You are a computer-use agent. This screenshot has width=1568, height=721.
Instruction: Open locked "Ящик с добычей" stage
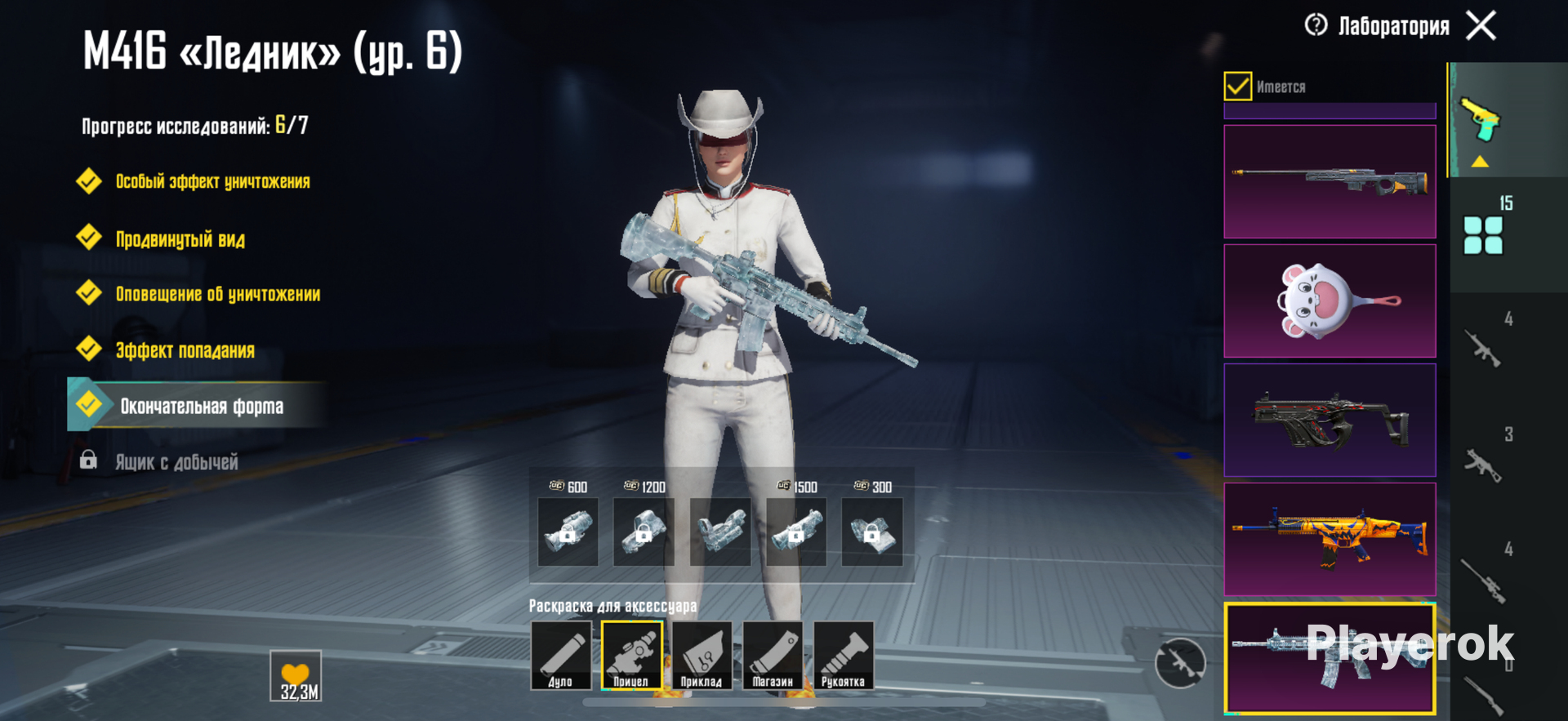(176, 462)
